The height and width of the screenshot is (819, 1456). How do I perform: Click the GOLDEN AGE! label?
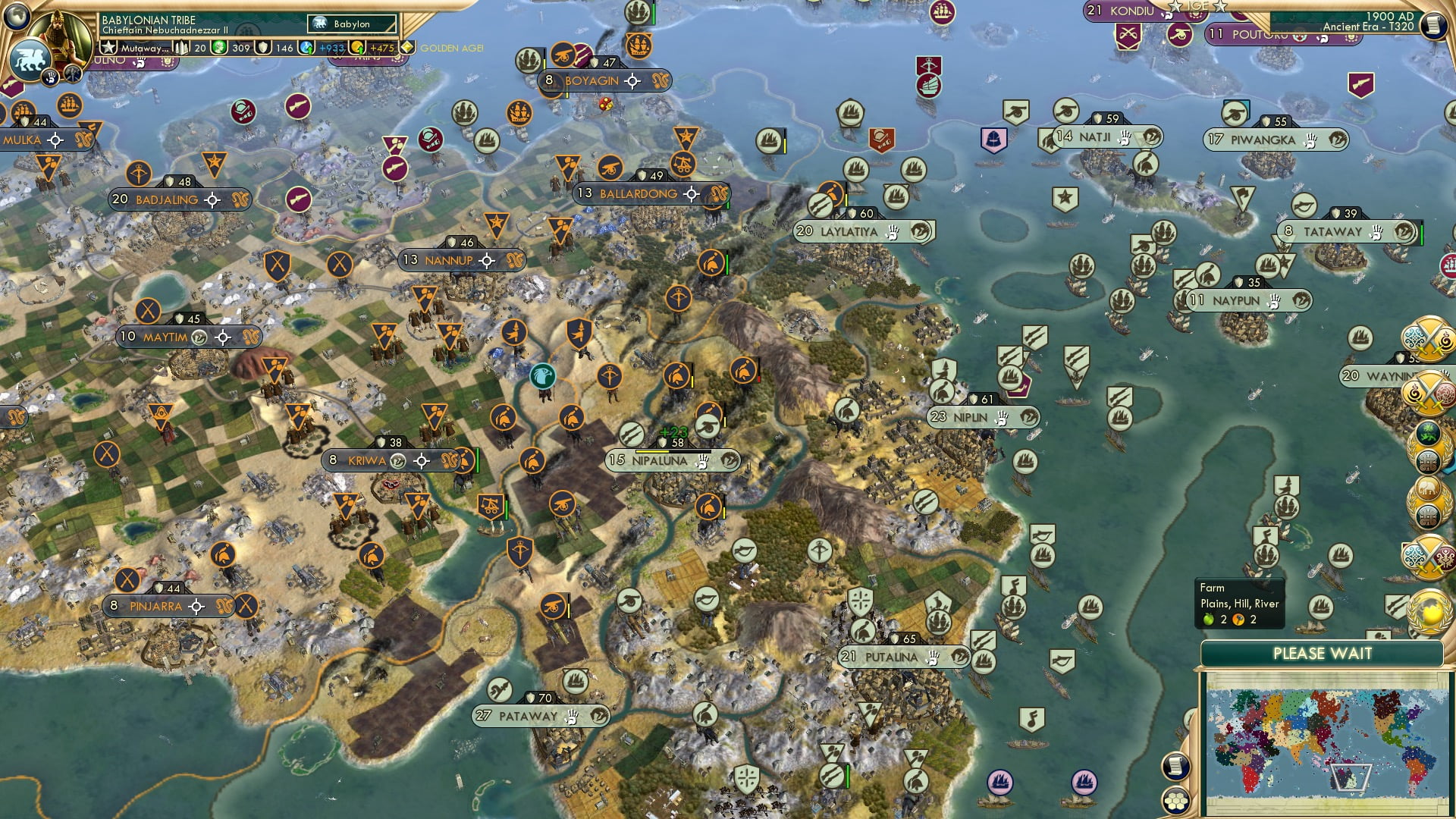(450, 48)
